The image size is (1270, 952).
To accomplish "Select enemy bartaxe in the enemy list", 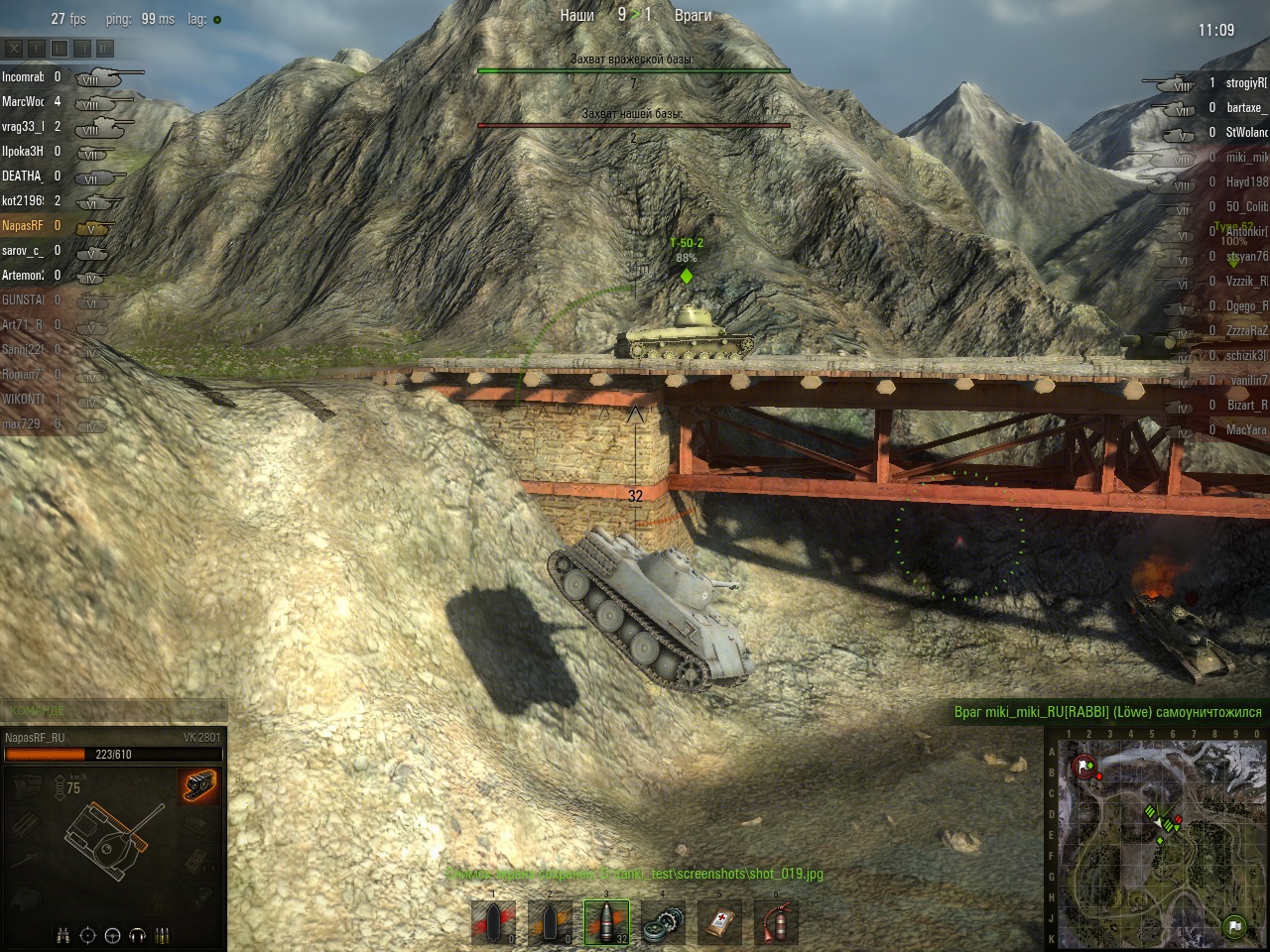I will 1245,108.
